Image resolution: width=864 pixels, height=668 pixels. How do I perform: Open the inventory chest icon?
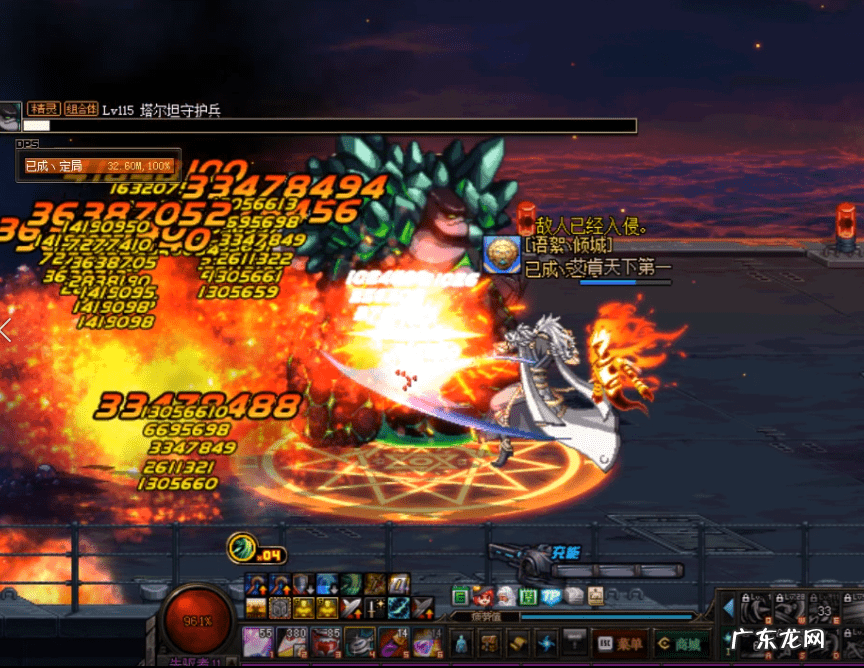click(489, 642)
